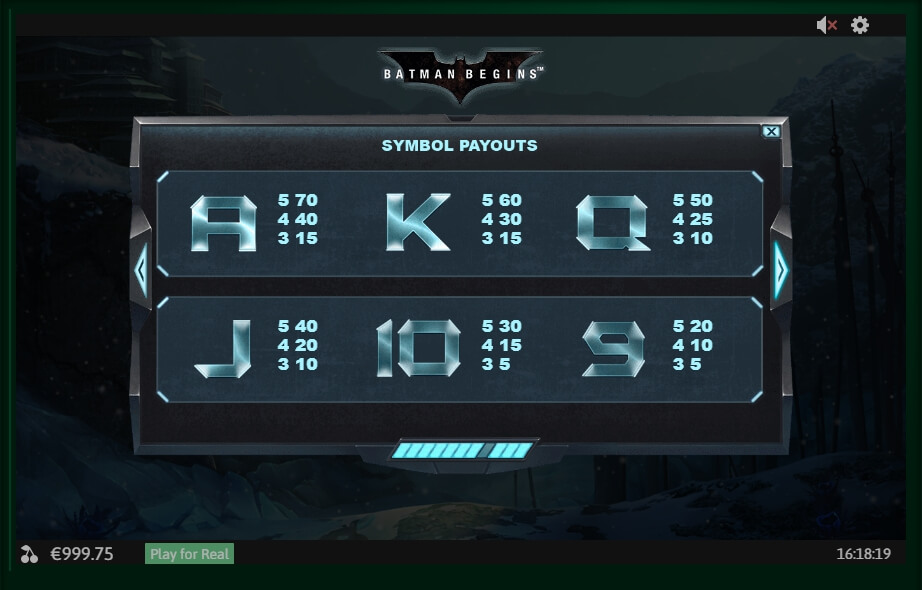Advance to the next paytable page
Image resolution: width=922 pixels, height=590 pixels.
(781, 268)
